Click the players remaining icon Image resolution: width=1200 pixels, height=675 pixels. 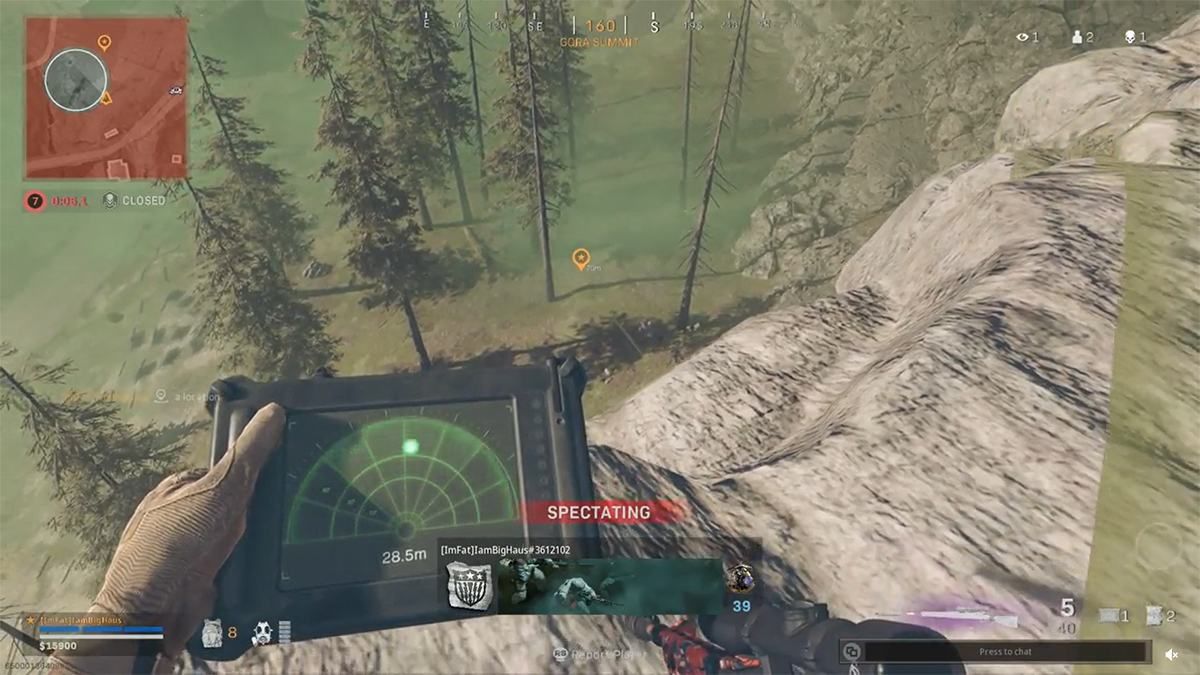click(1076, 37)
